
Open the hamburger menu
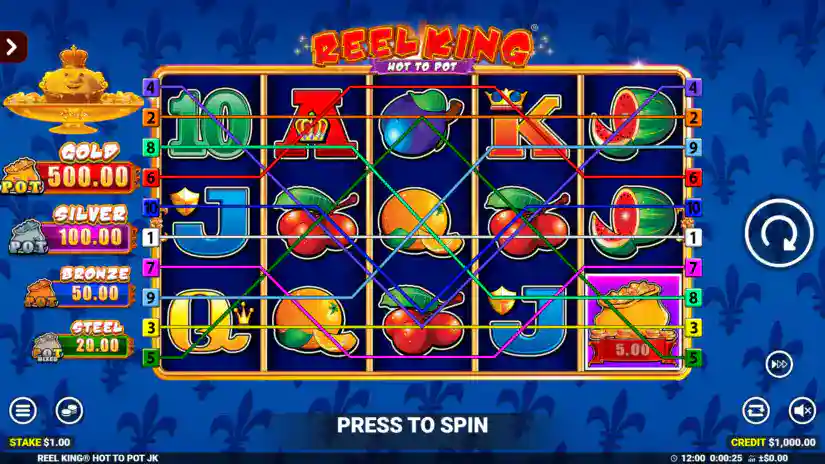click(x=22, y=410)
